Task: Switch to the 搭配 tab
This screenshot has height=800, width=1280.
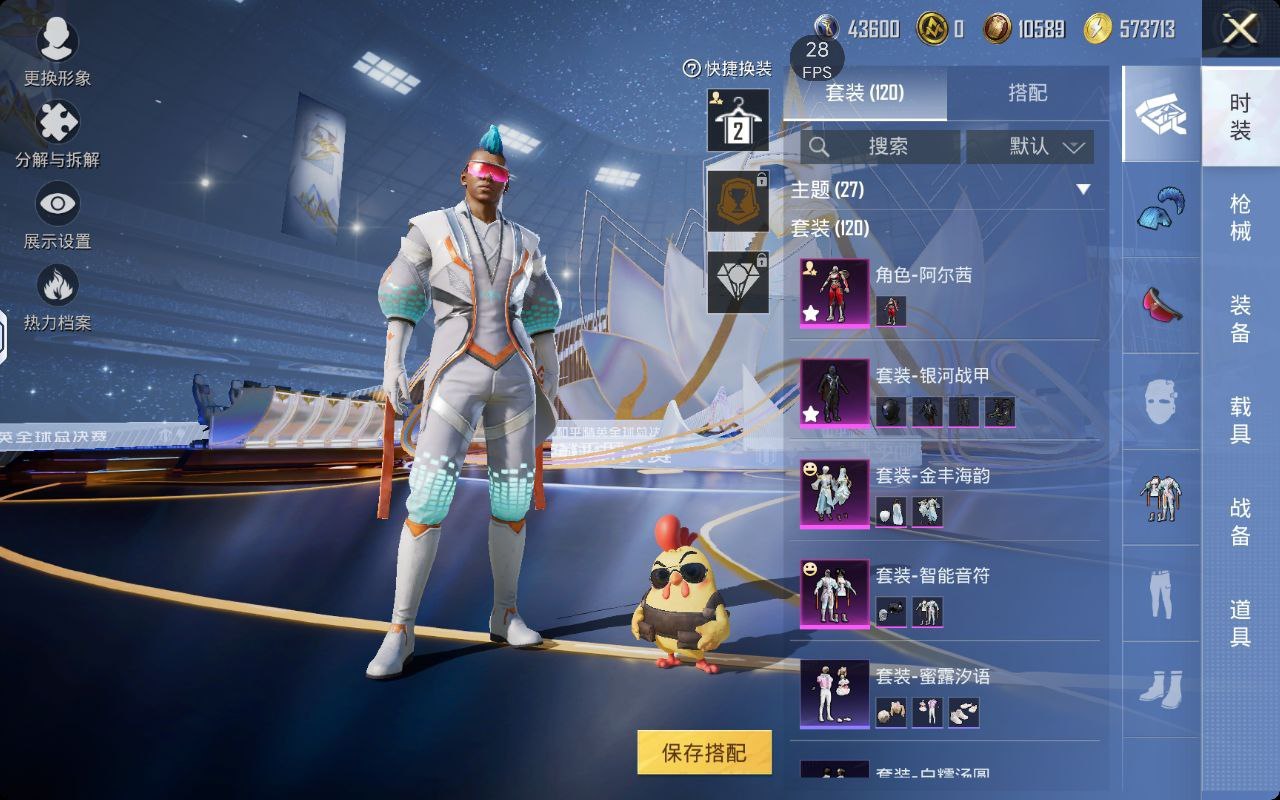Action: pos(1027,93)
